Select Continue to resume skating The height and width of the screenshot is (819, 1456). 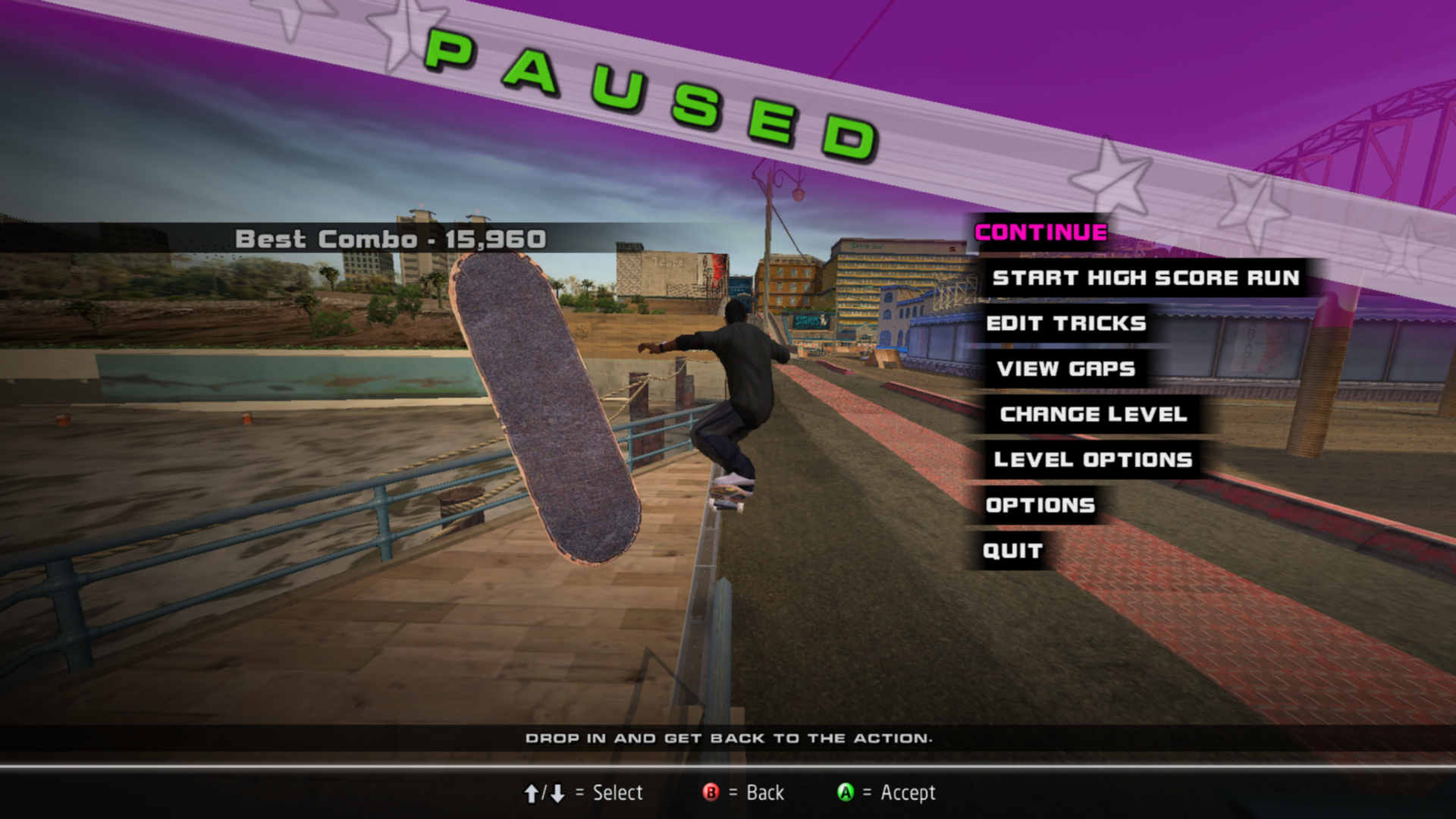[x=1040, y=233]
